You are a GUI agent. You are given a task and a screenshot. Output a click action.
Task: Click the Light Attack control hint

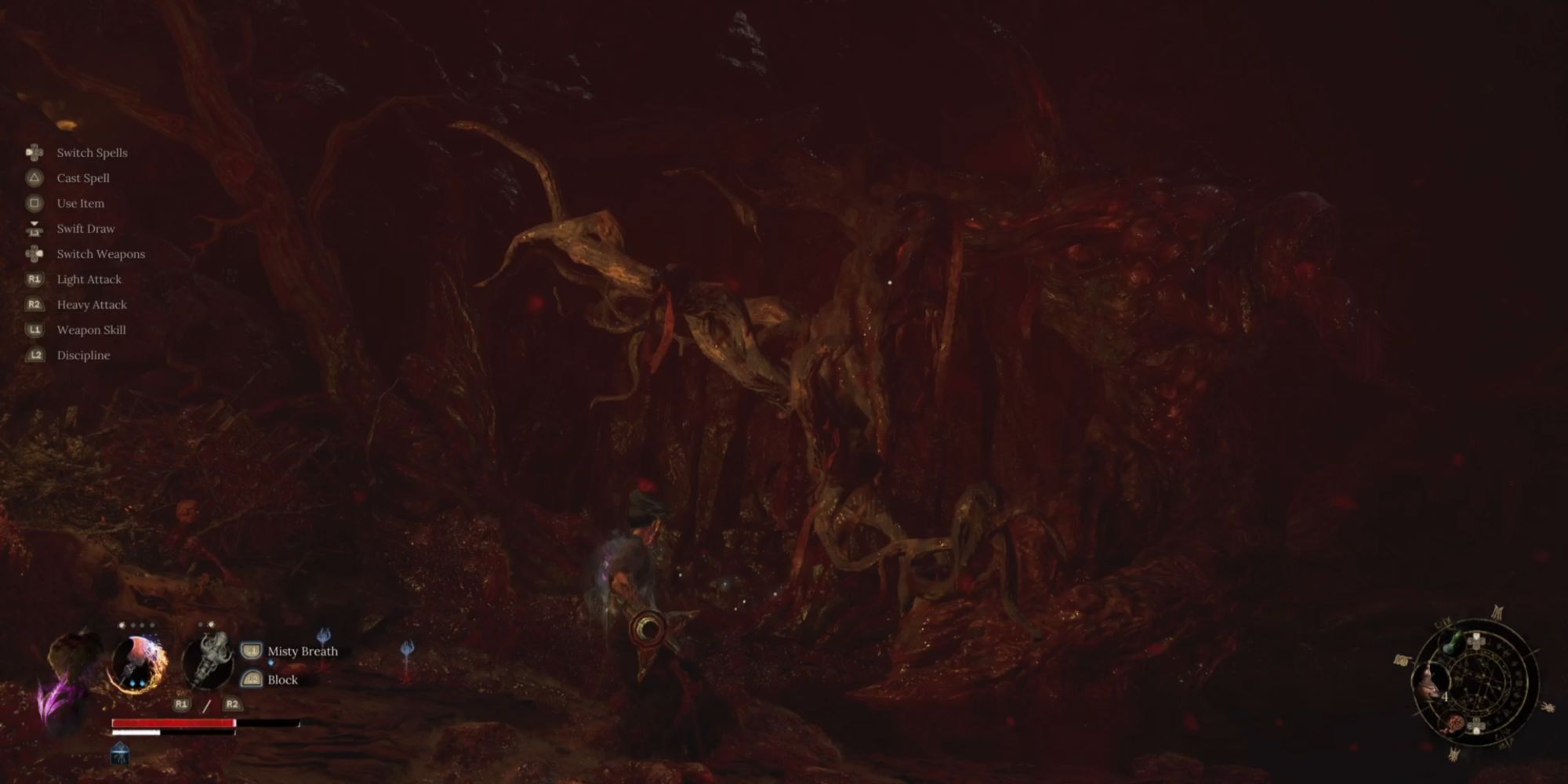[x=89, y=279]
